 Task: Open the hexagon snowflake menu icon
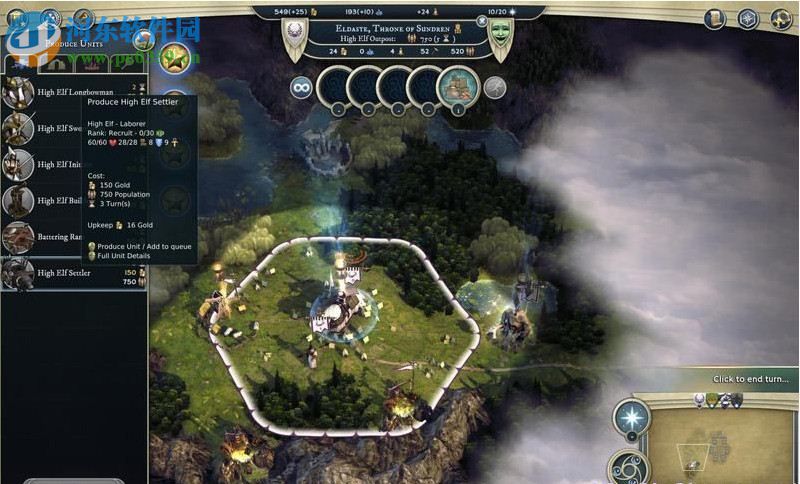[x=747, y=19]
